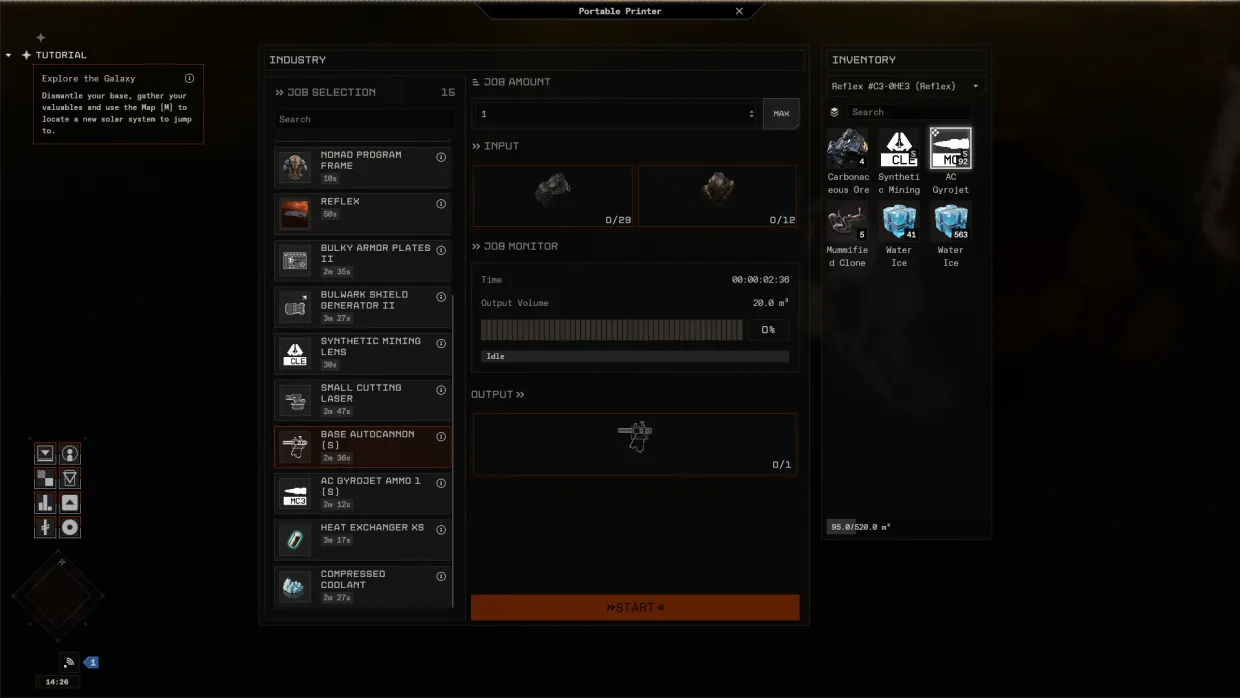Select Synthetic Mining Lens recipe
The image size is (1240, 698).
coord(362,352)
